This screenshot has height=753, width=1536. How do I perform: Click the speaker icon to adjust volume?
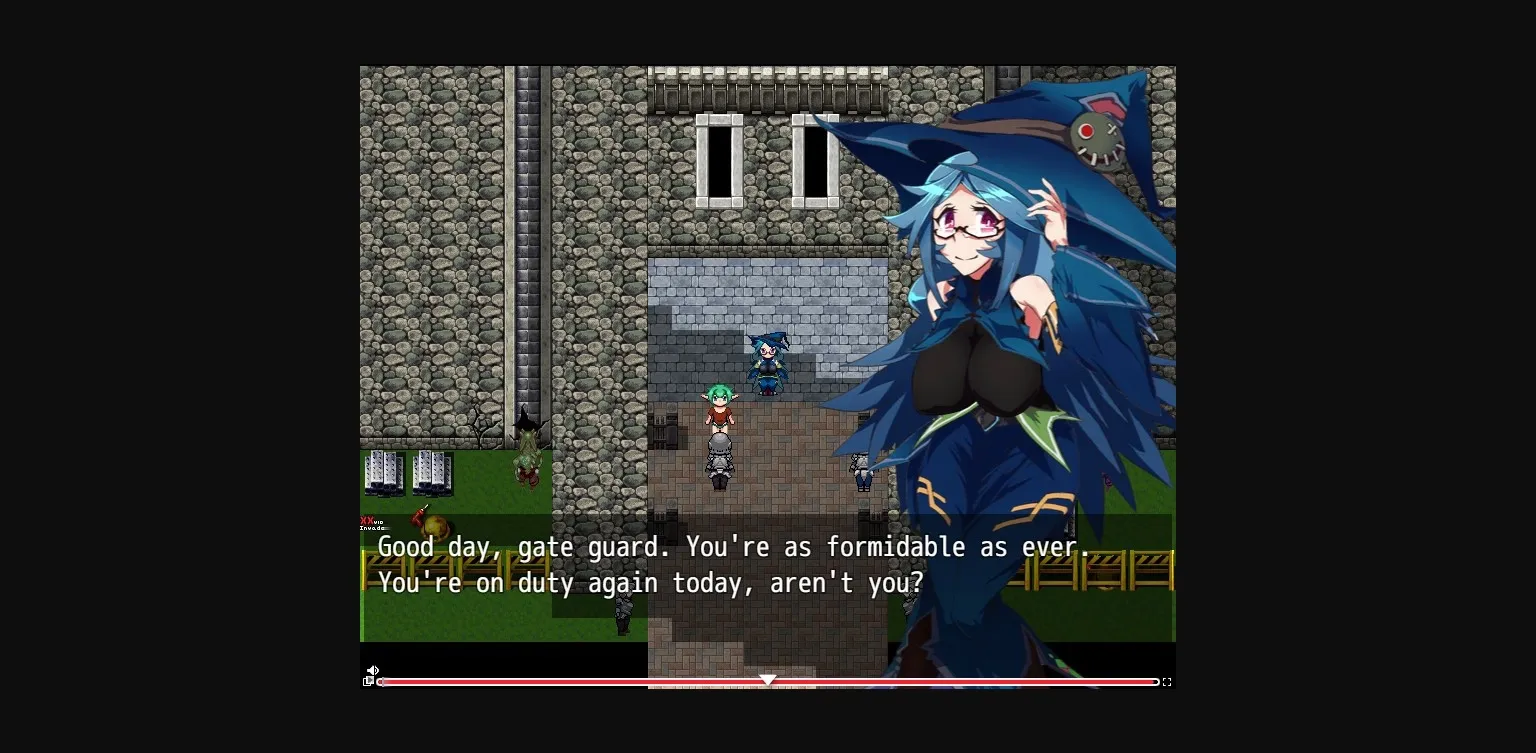click(x=372, y=670)
